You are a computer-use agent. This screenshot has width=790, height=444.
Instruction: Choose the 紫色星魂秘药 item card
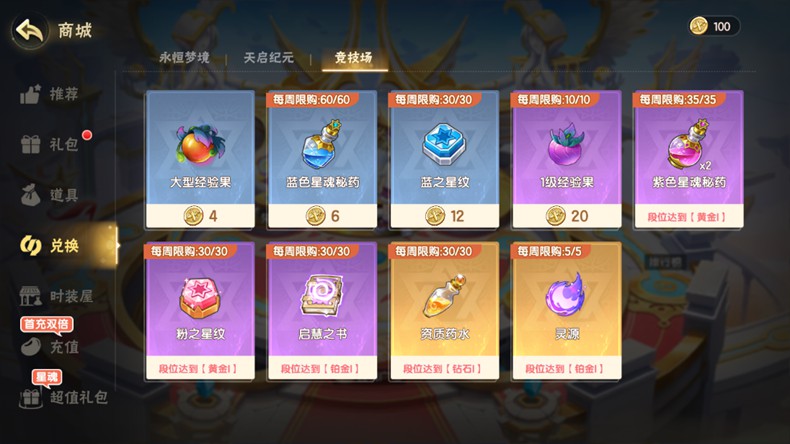coord(688,160)
